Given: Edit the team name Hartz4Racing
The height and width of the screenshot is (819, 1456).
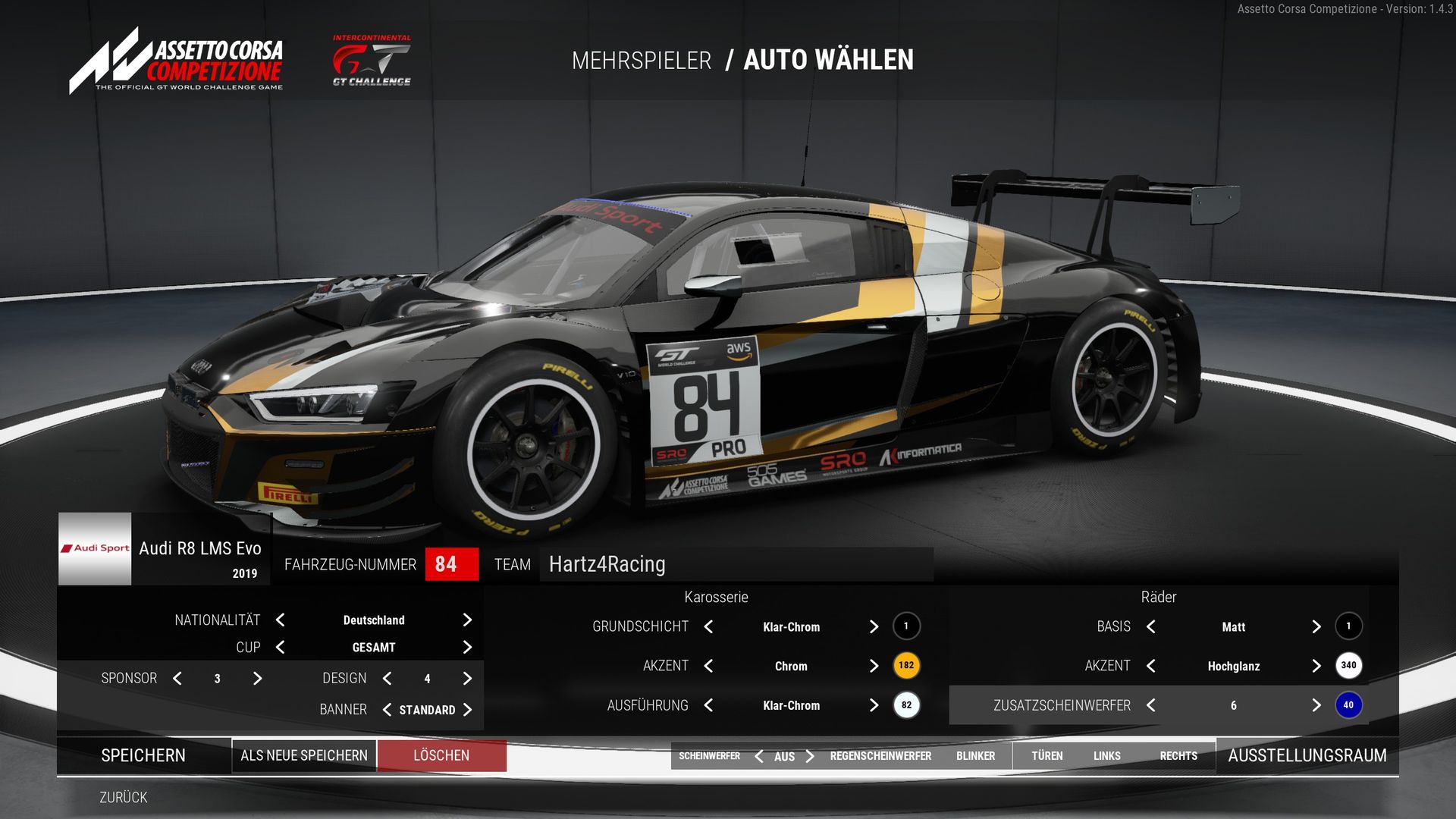Looking at the screenshot, I should coord(736,564).
